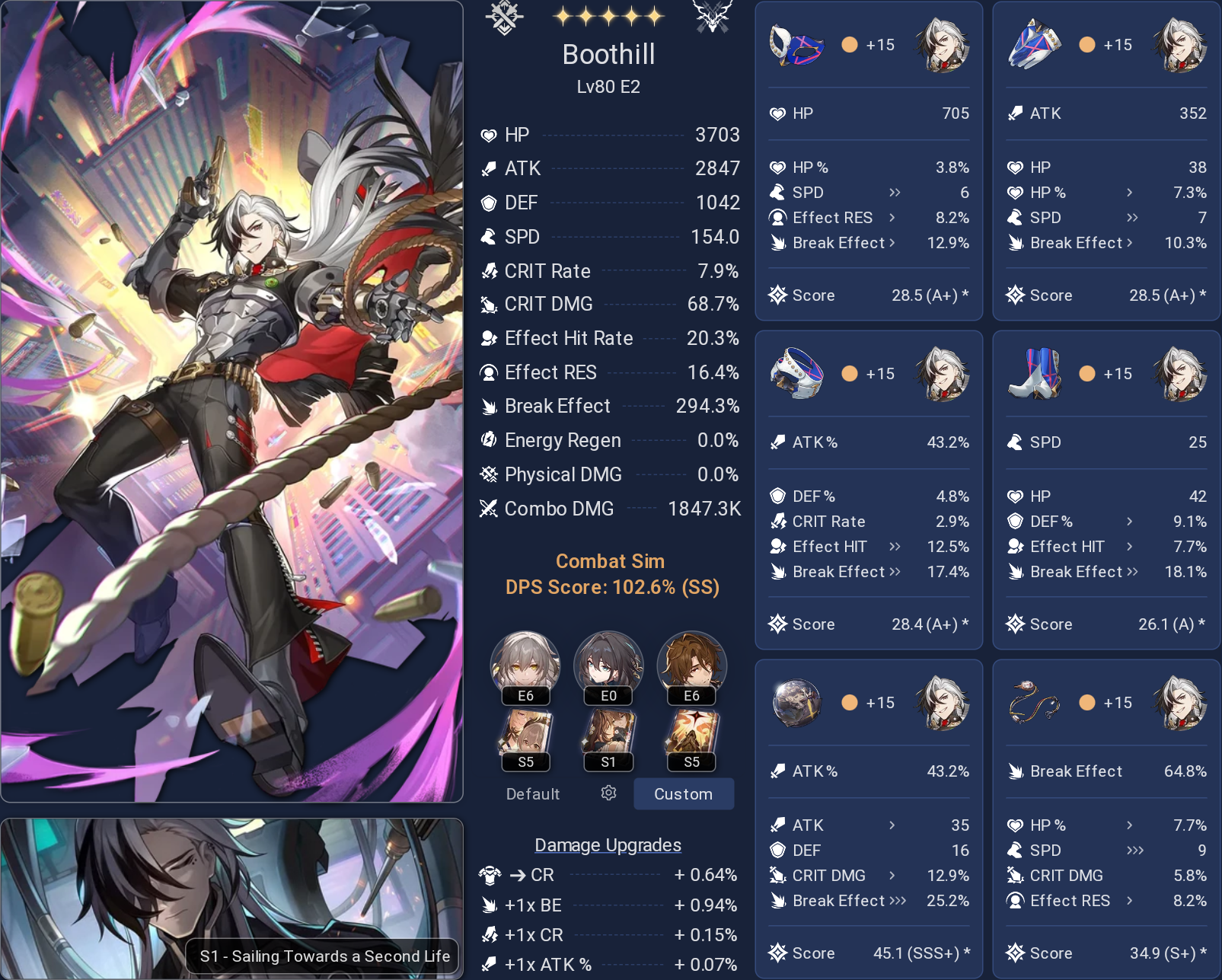Click the Default view button
The height and width of the screenshot is (980, 1222).
click(x=531, y=794)
